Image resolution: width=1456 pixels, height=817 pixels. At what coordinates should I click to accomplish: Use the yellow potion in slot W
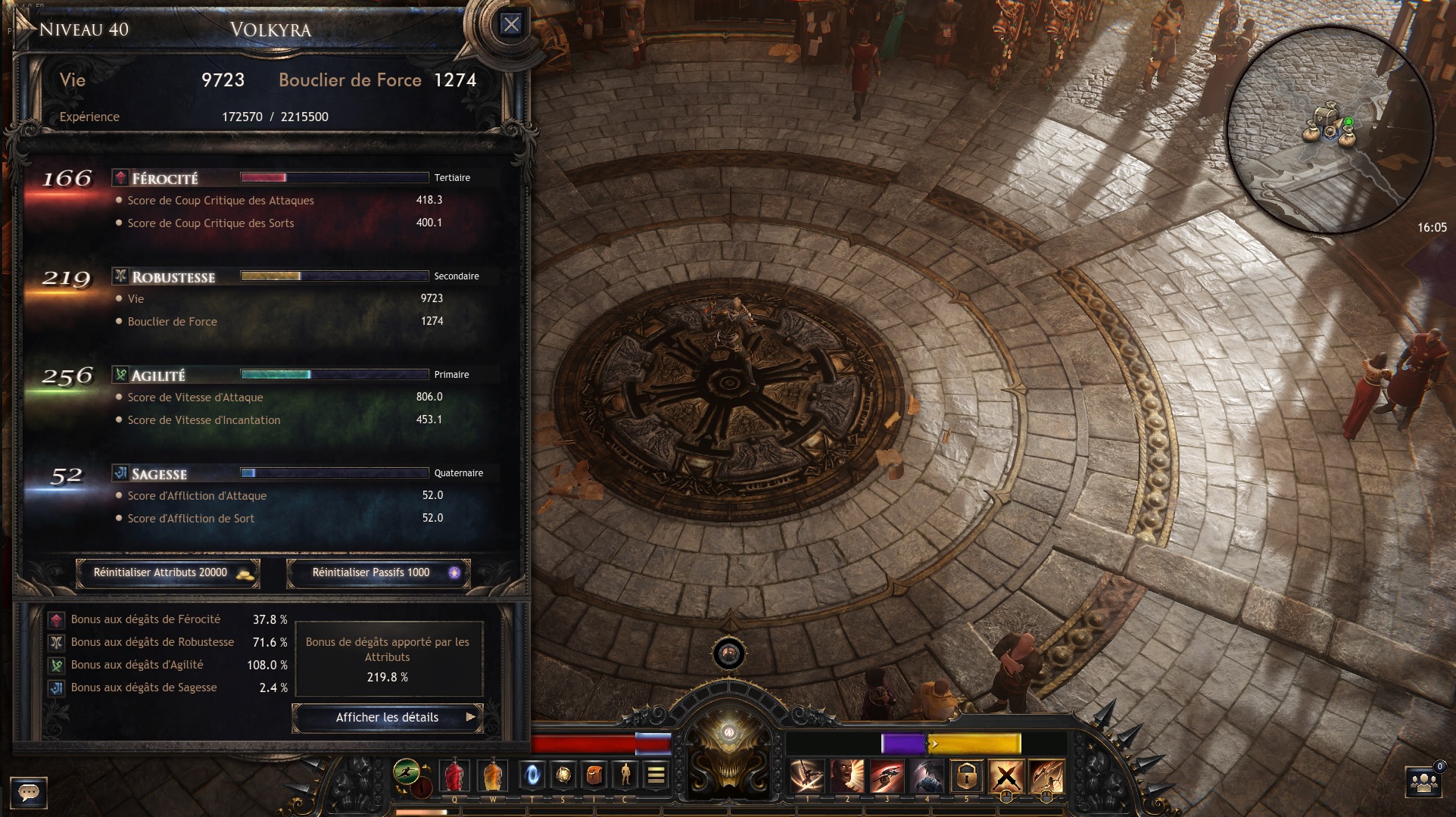click(x=491, y=775)
